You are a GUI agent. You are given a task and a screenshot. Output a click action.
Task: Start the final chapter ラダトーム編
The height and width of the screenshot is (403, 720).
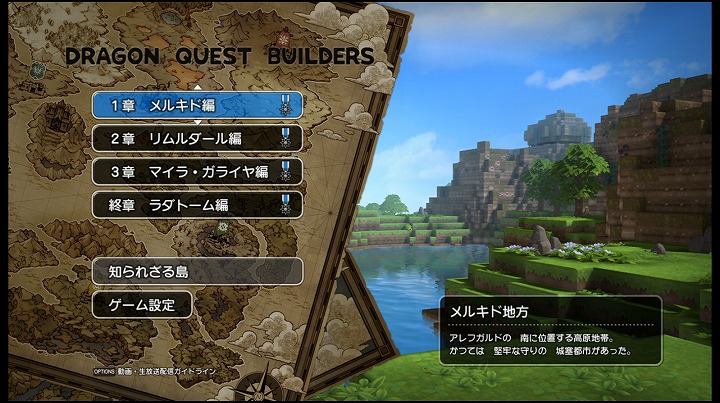[x=197, y=205]
